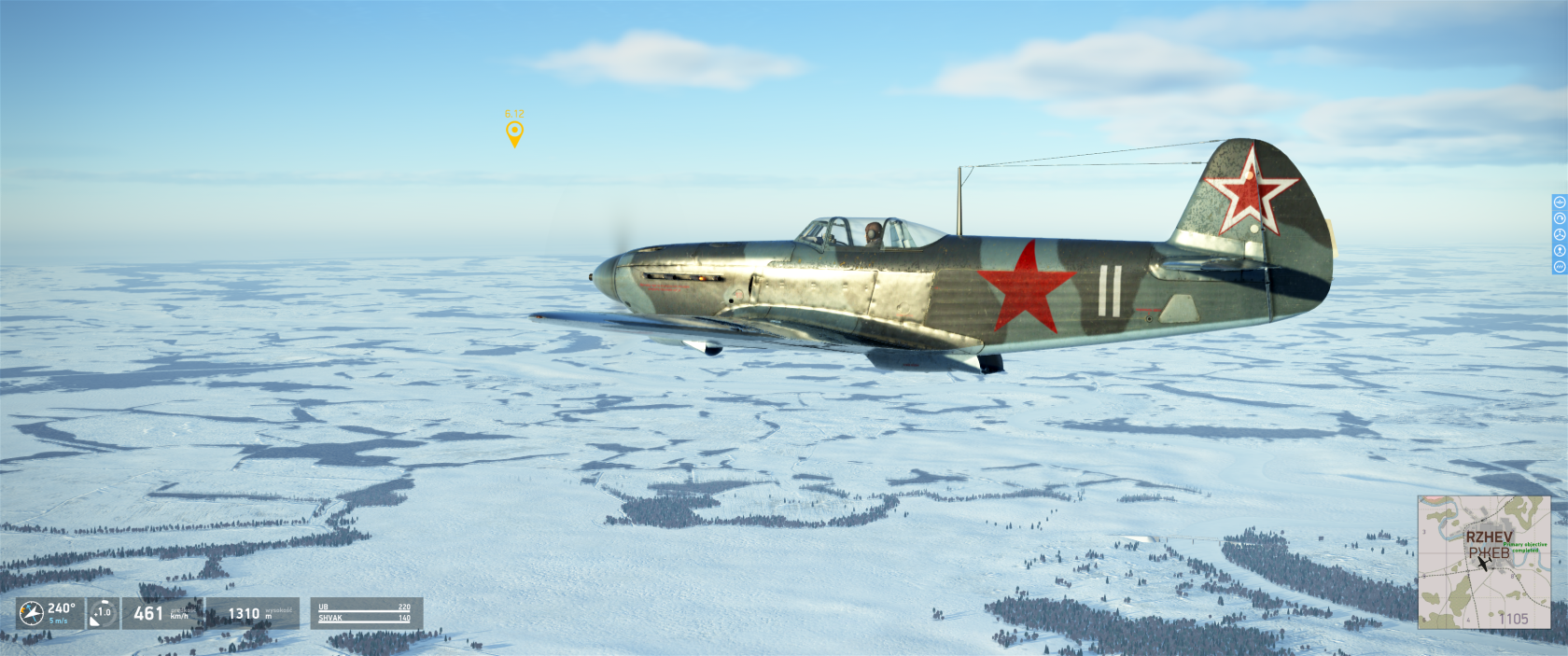Click the slanted lines icon in the side panel
Screen dimensions: 1568x656
pos(1559,266)
